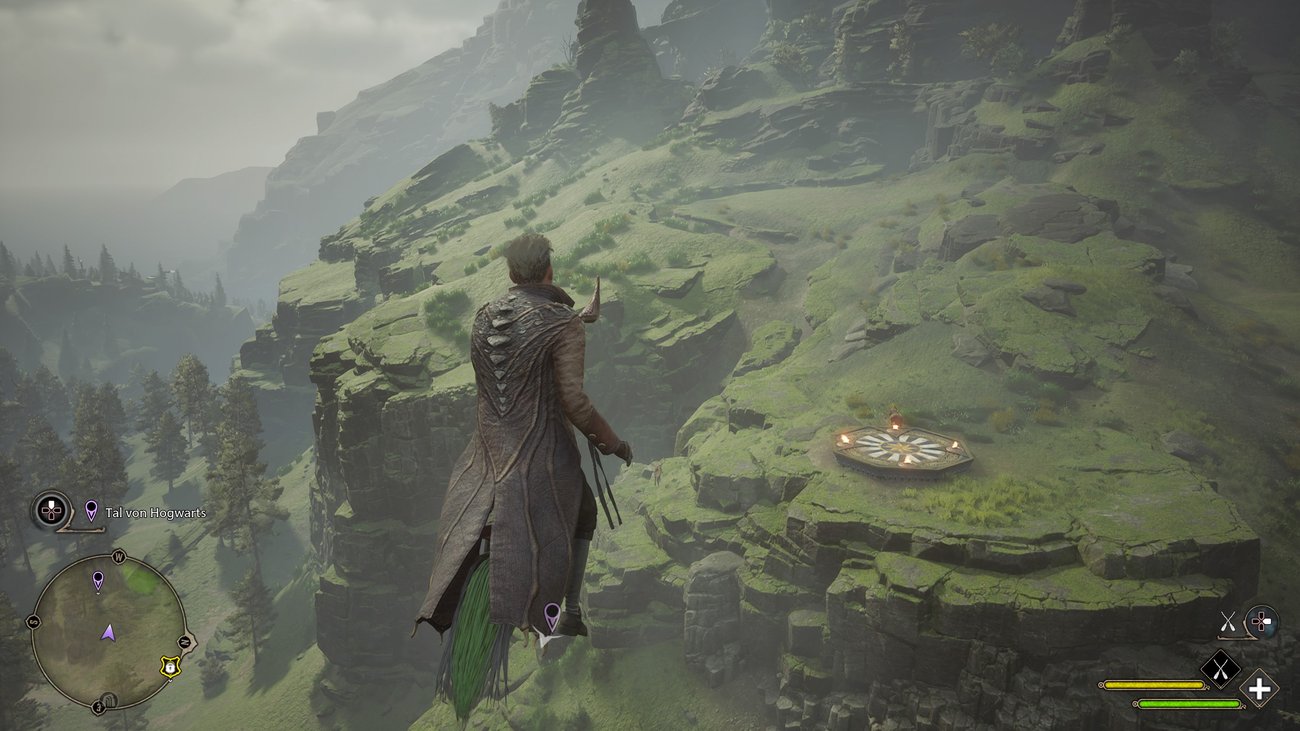Select the yellow padlock shield minimap marker
The image size is (1300, 731).
[x=171, y=666]
